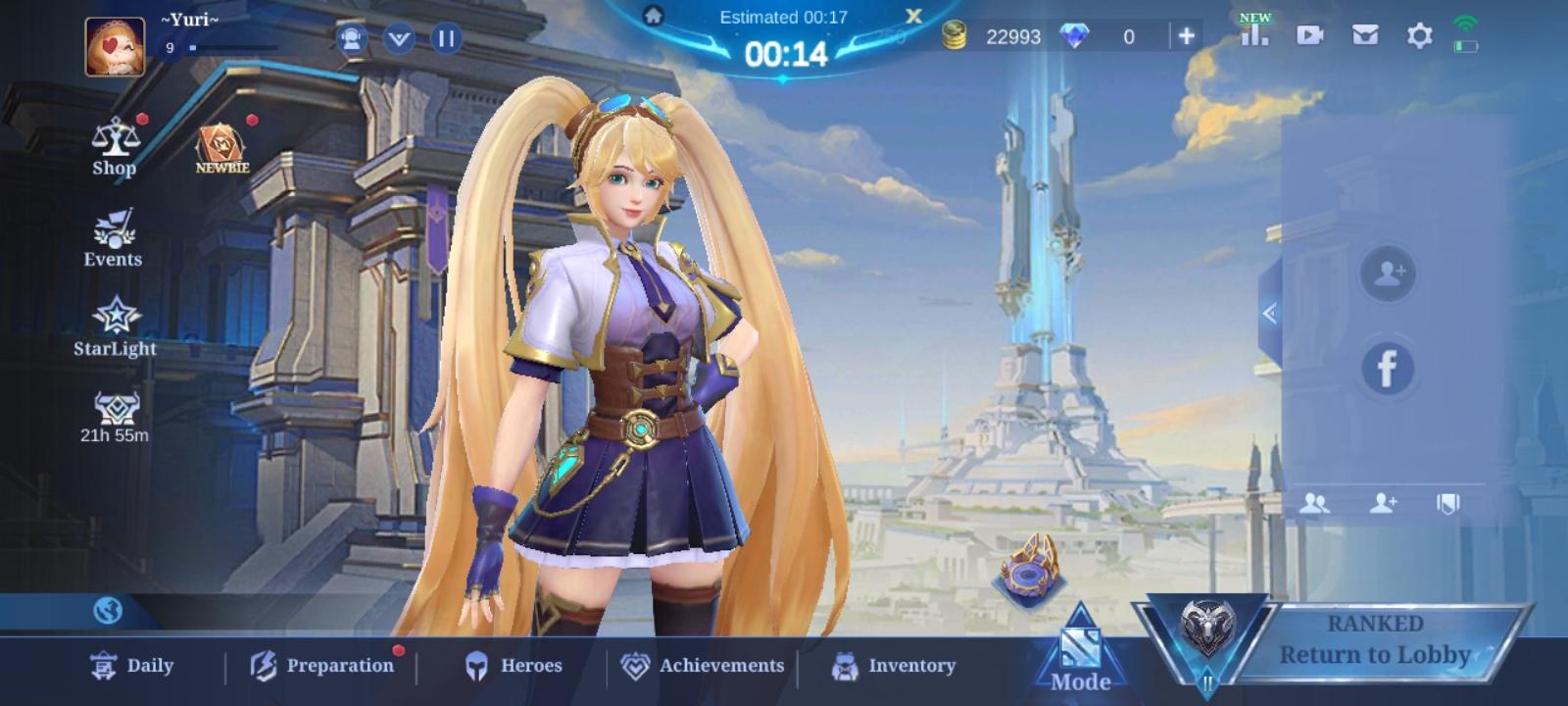Expand the V dropdown near profile
This screenshot has width=1568, height=706.
point(397,39)
